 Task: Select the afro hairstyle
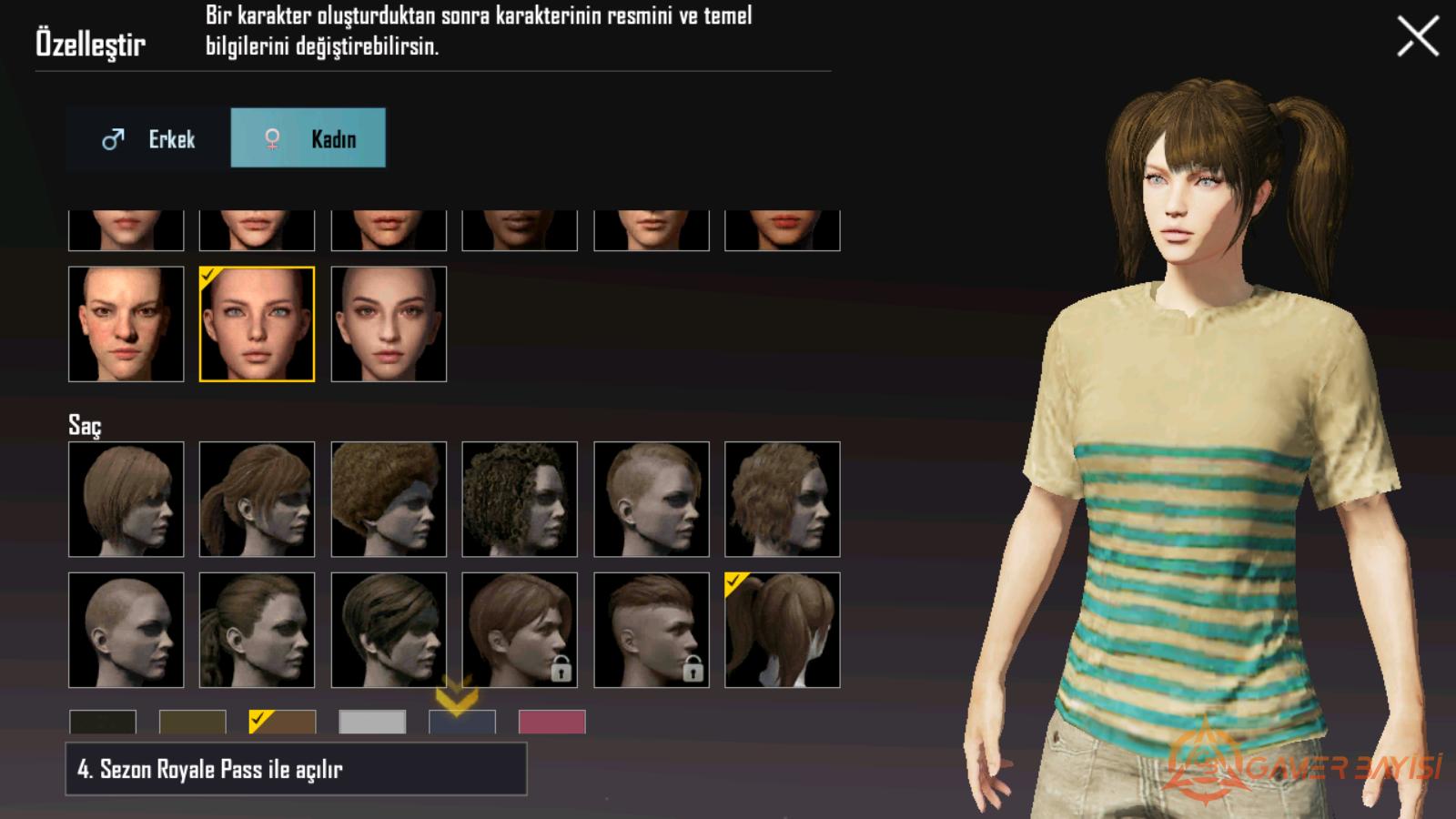389,500
